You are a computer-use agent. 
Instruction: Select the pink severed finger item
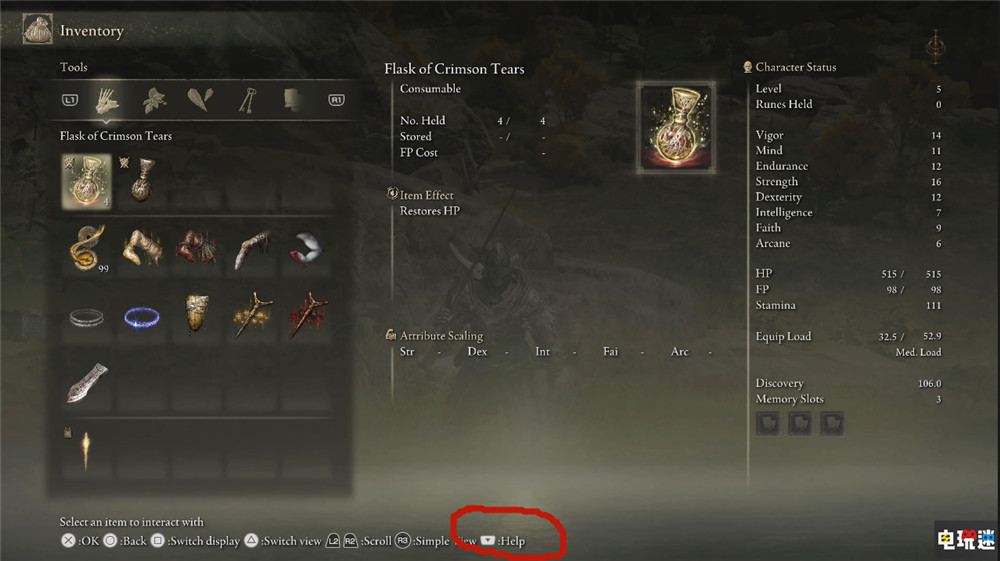(250, 248)
